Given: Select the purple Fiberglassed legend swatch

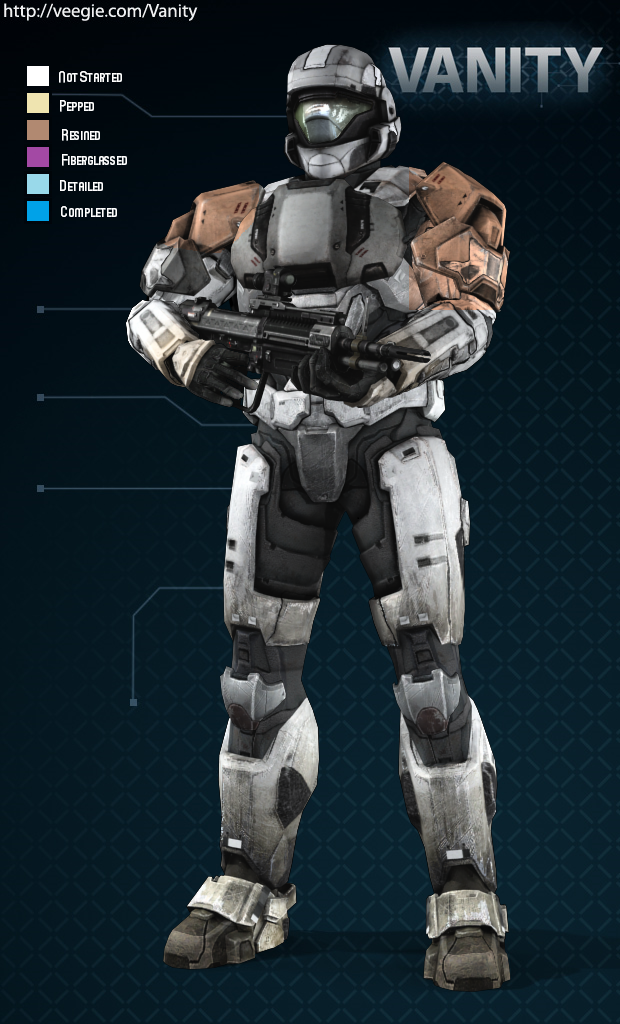Looking at the screenshot, I should (x=38, y=157).
